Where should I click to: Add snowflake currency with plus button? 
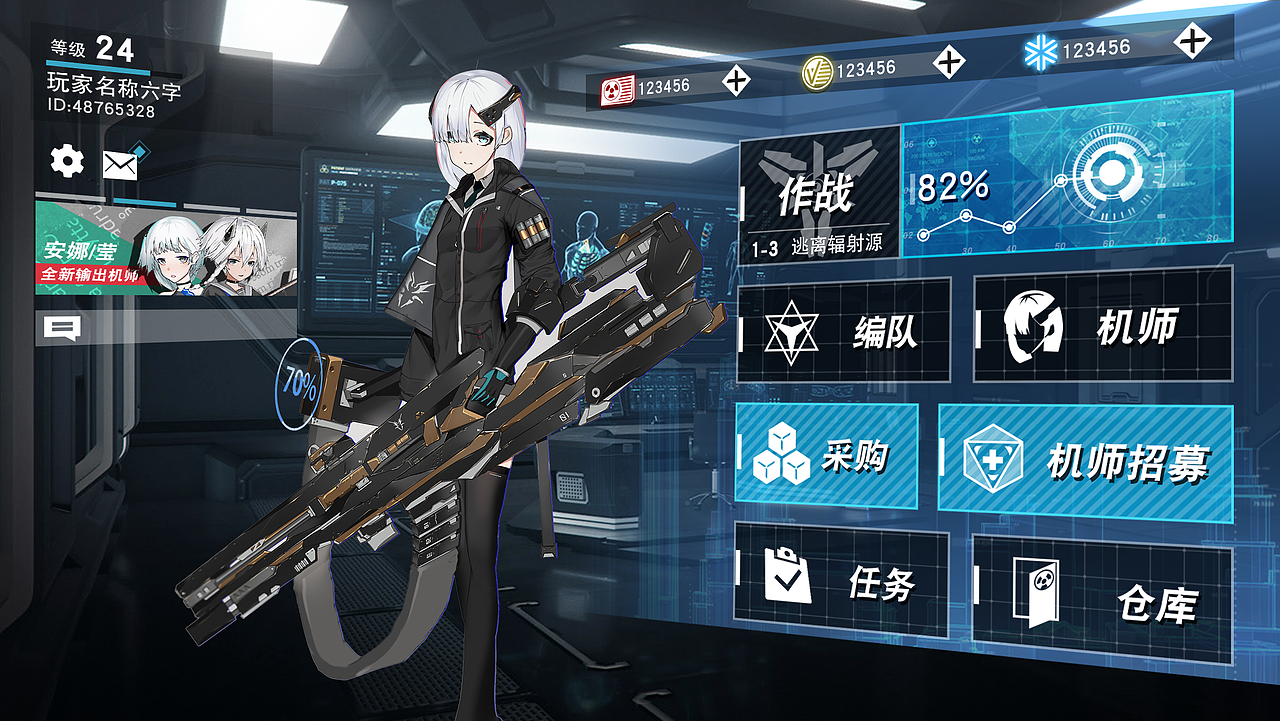click(1190, 43)
